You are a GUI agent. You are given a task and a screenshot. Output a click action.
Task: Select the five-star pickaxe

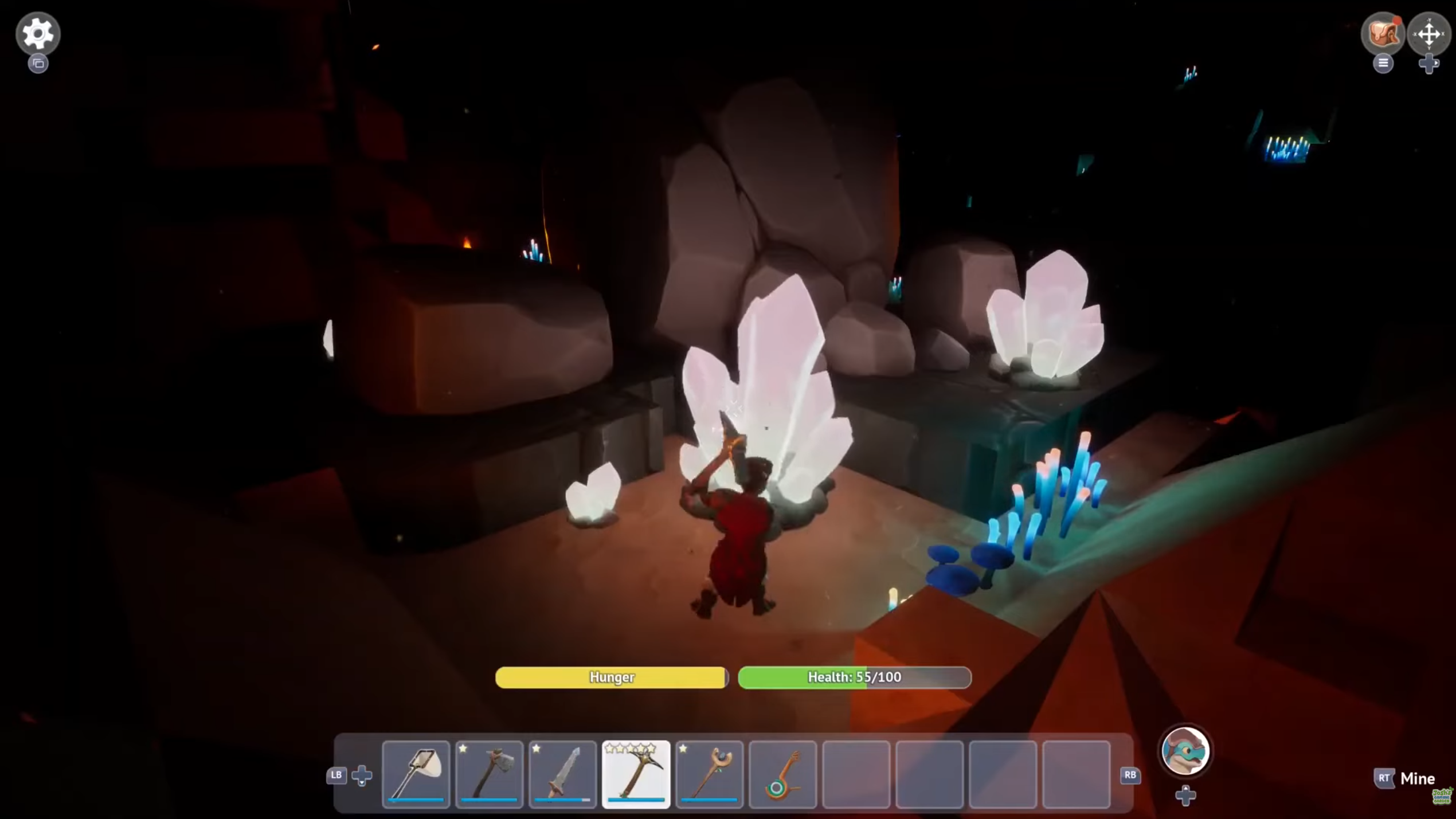click(636, 775)
